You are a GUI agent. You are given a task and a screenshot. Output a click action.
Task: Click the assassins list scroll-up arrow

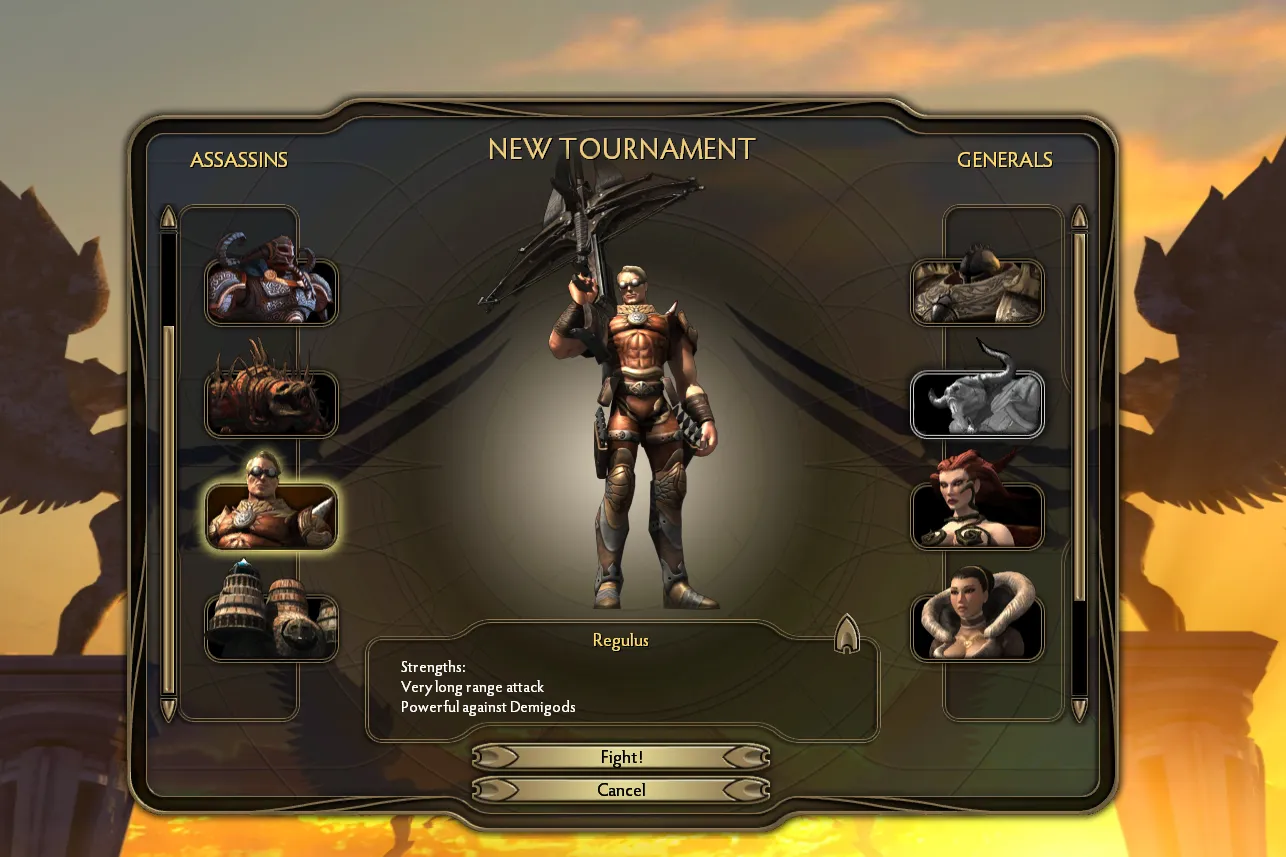(168, 217)
